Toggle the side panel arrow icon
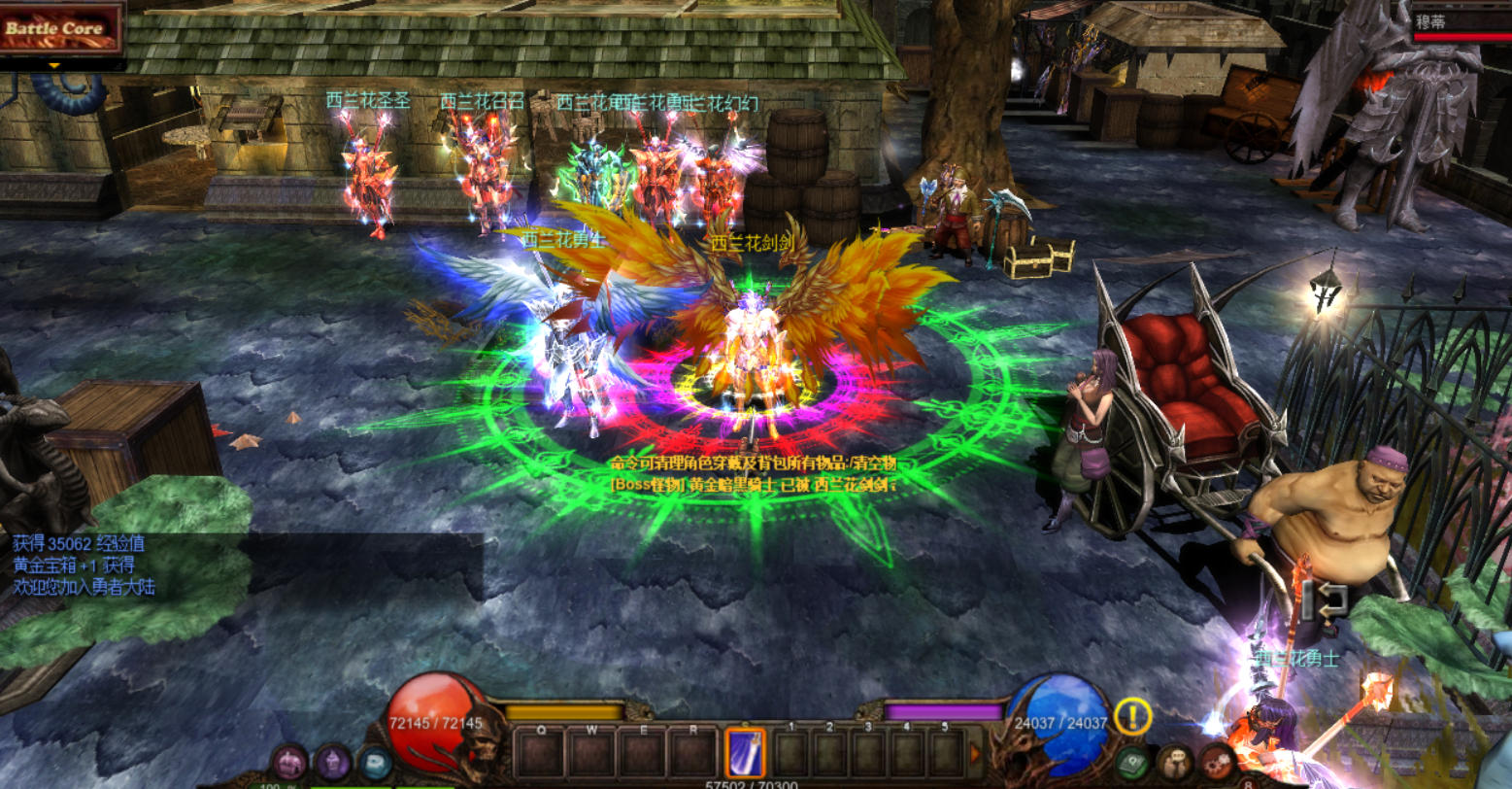The height and width of the screenshot is (789, 1512). coord(1325,600)
